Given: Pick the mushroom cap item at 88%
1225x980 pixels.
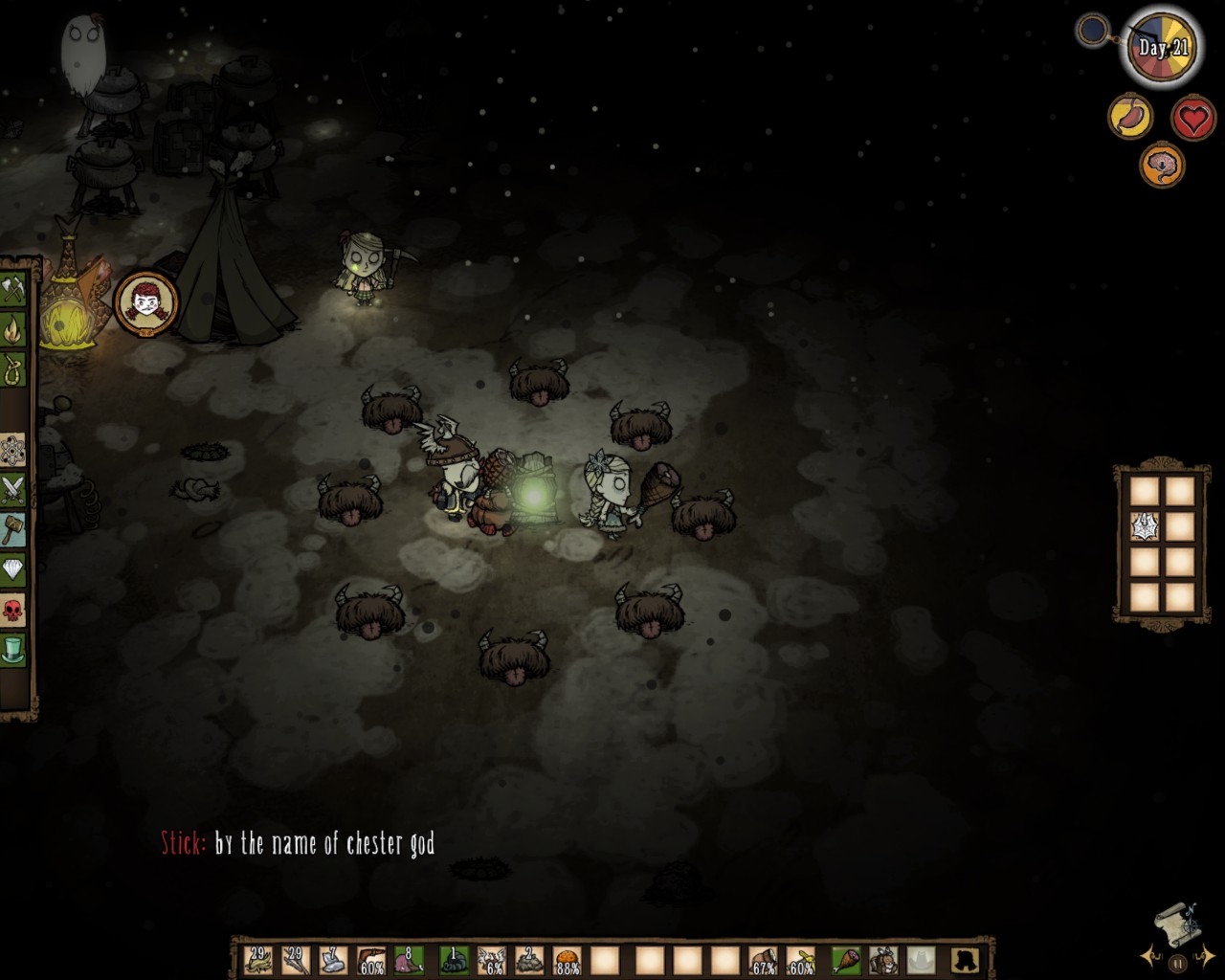Looking at the screenshot, I should click(x=567, y=959).
